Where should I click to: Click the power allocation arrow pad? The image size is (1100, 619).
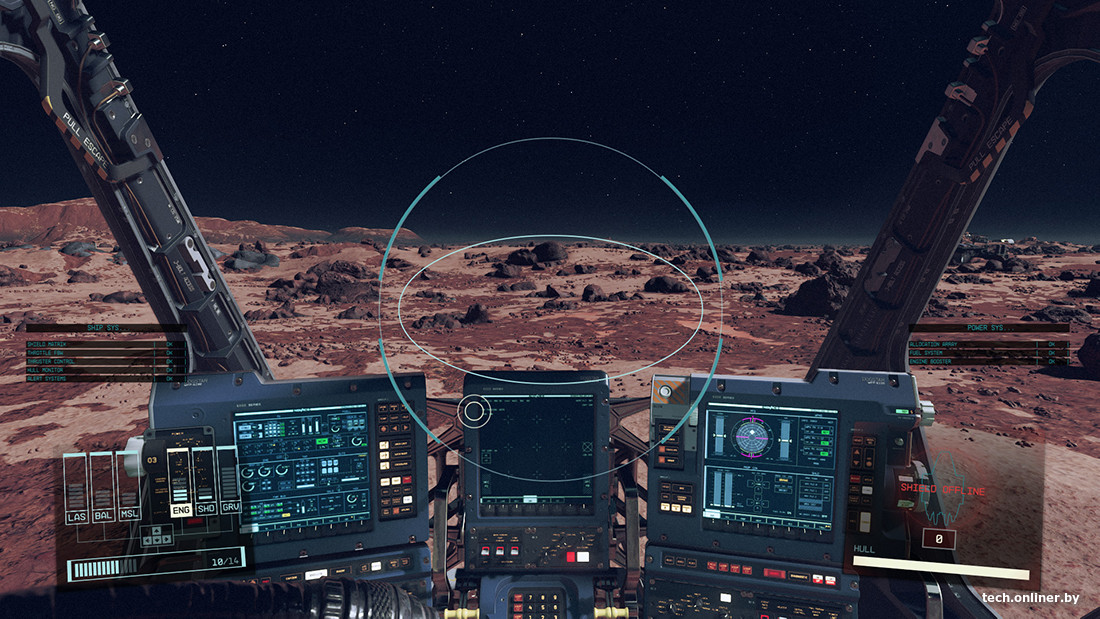pos(157,535)
